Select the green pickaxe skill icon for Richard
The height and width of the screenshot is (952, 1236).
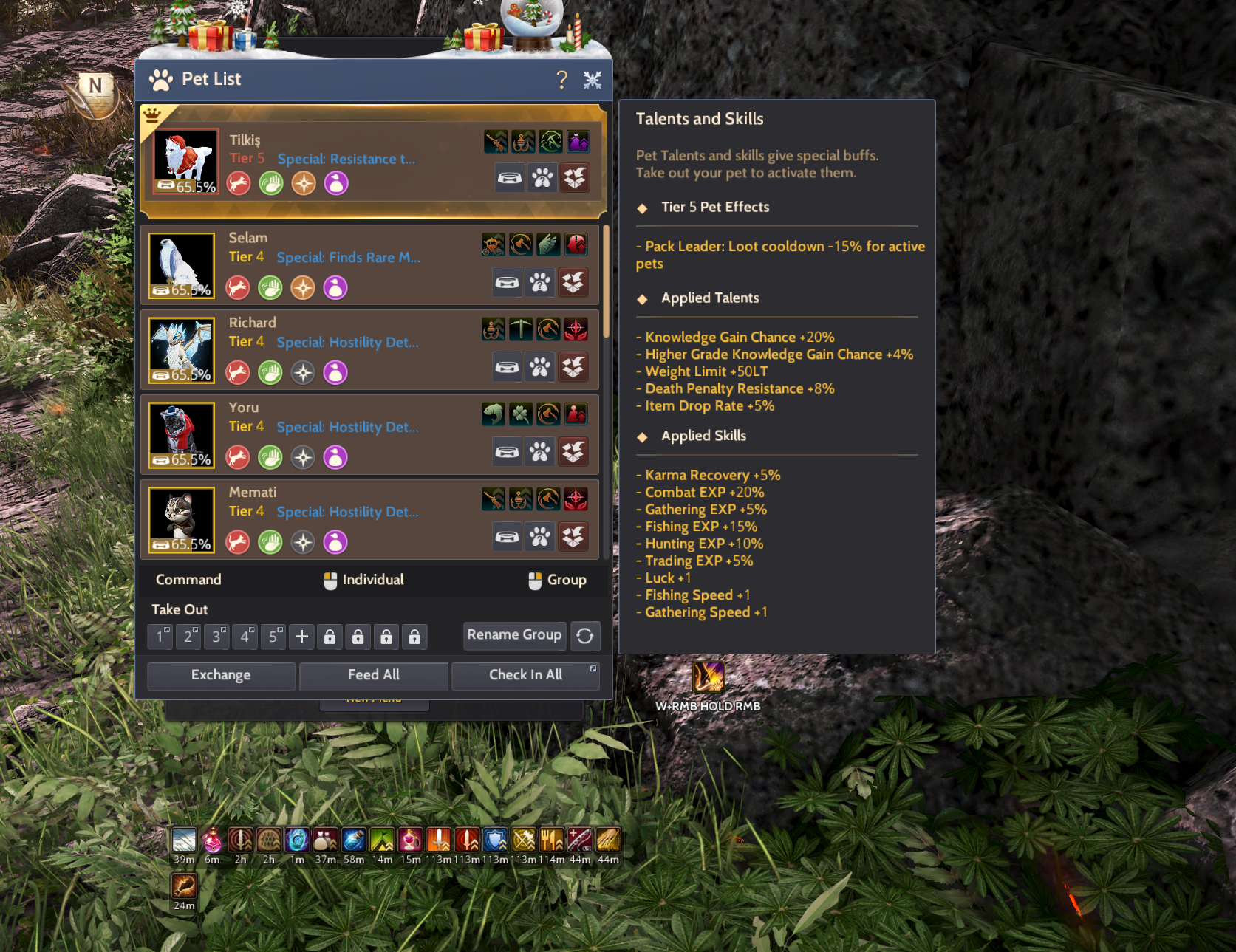click(522, 329)
